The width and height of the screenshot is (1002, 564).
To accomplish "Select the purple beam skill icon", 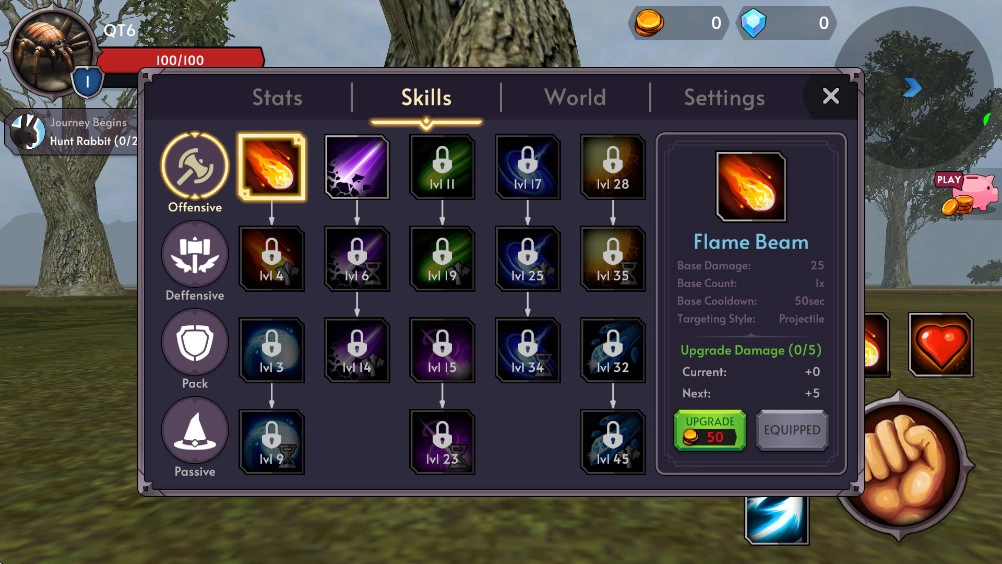I will pyautogui.click(x=357, y=167).
